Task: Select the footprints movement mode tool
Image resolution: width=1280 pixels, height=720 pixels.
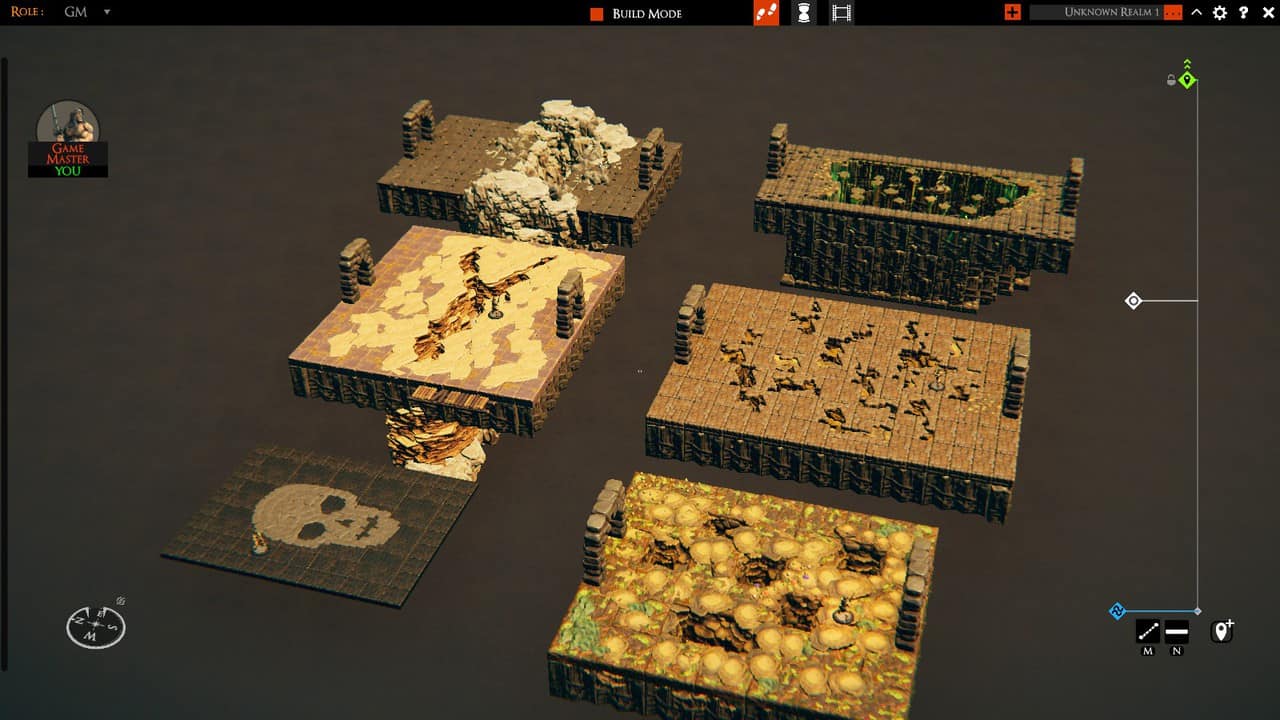Action: click(x=766, y=13)
